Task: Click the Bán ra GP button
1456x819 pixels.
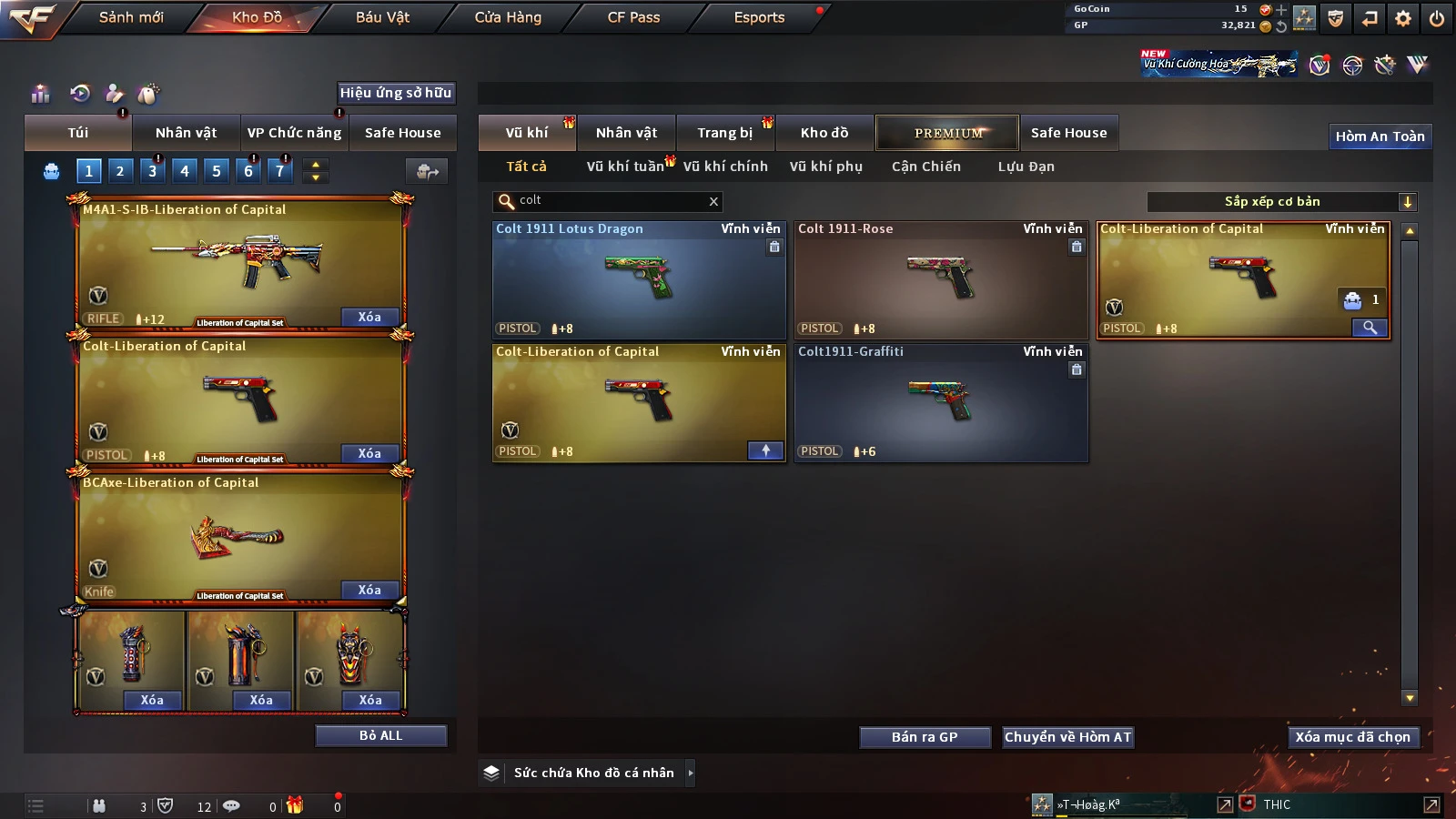Action: 925,737
